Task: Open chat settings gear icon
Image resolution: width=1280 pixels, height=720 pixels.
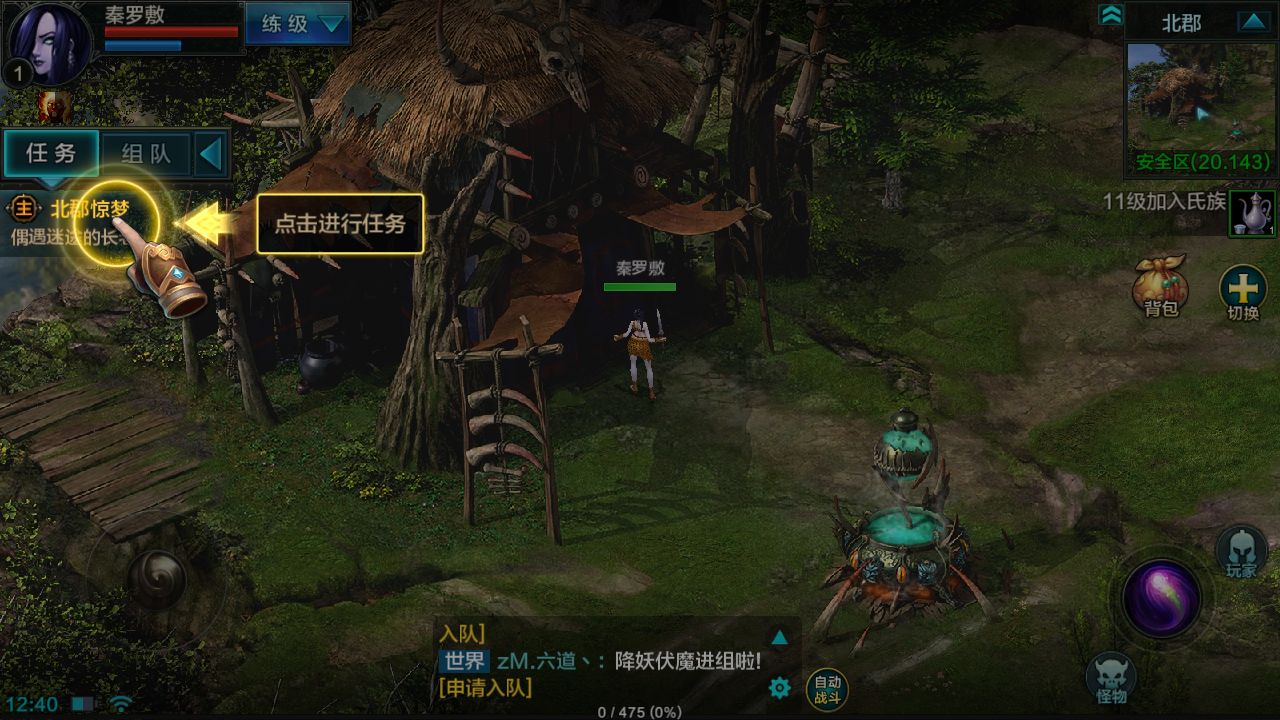Action: pyautogui.click(x=779, y=687)
